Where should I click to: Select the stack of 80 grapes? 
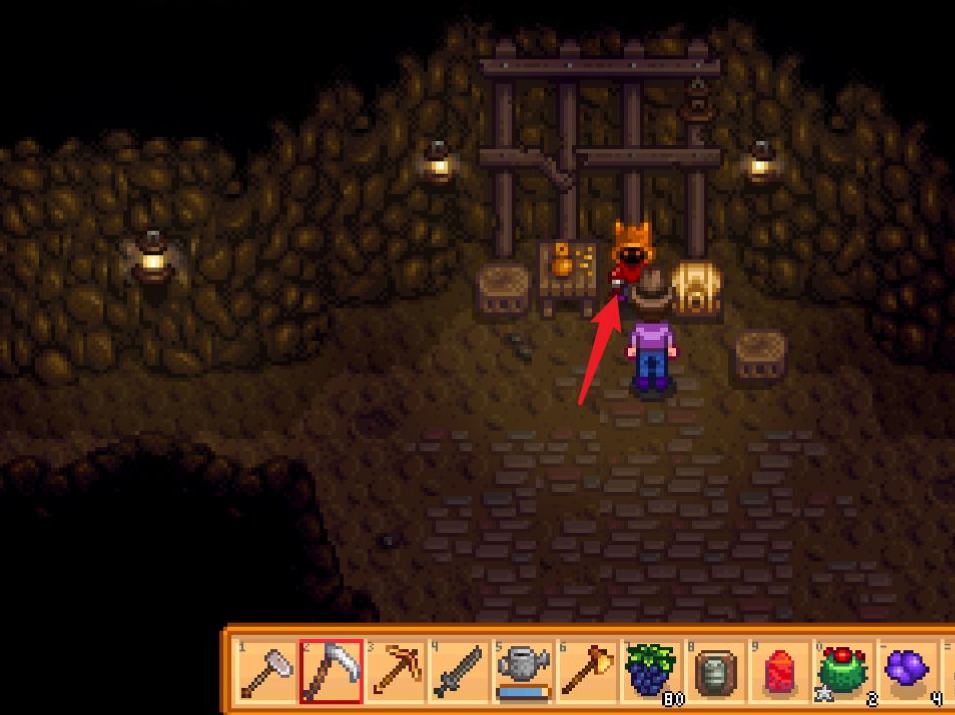coord(652,670)
